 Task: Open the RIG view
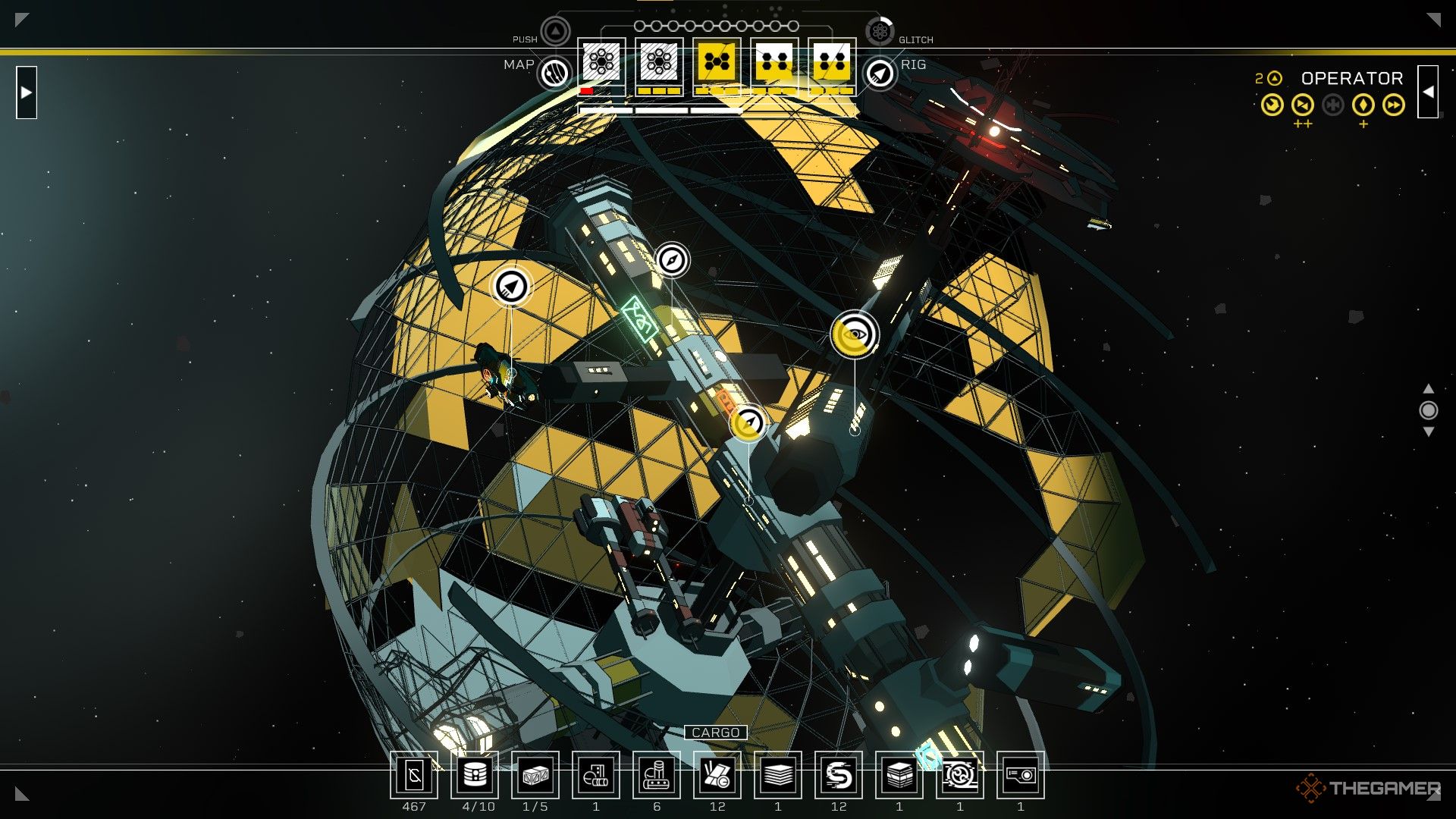coord(880,72)
